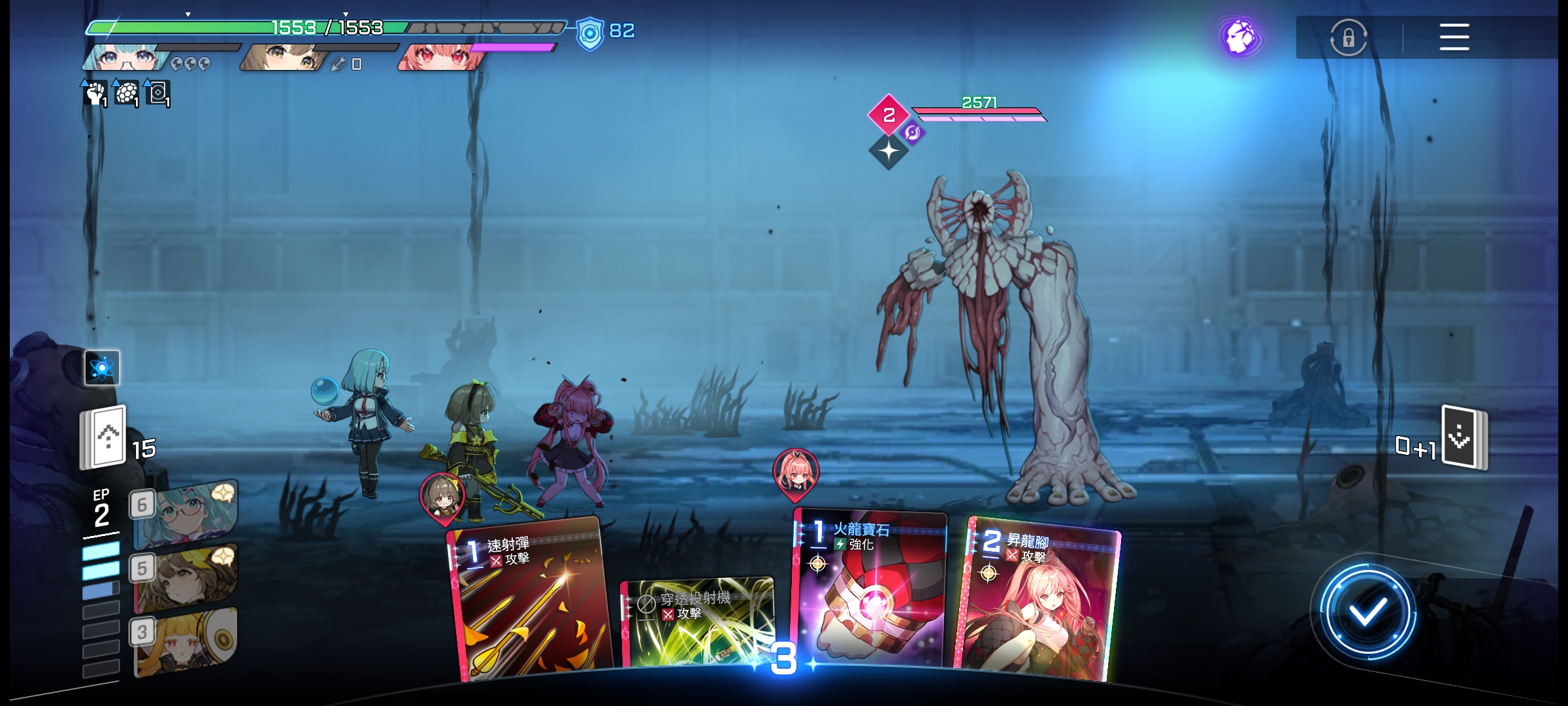The height and width of the screenshot is (706, 1568).
Task: Inspect the enemy's purple swirl status icon
Action: point(912,133)
